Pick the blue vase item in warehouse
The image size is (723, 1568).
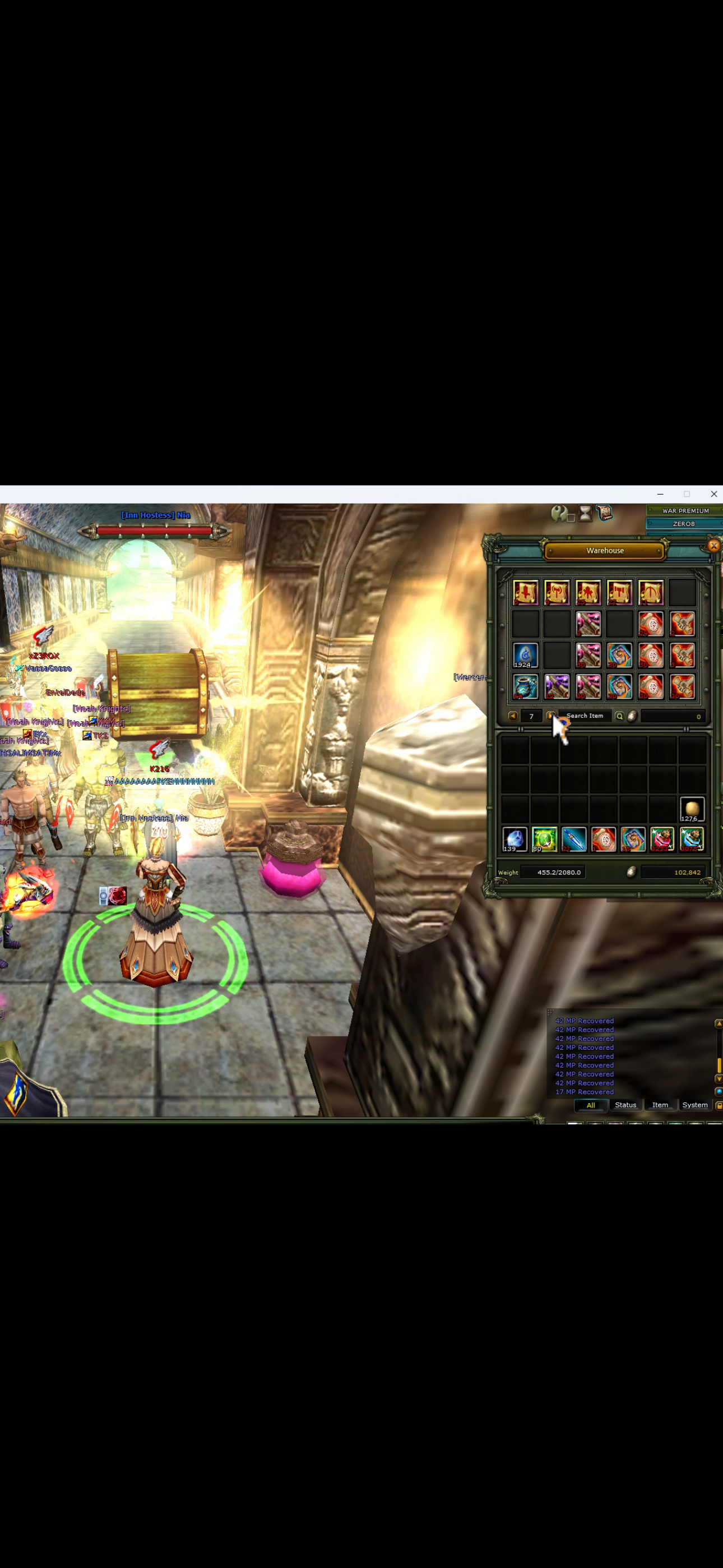click(525, 686)
